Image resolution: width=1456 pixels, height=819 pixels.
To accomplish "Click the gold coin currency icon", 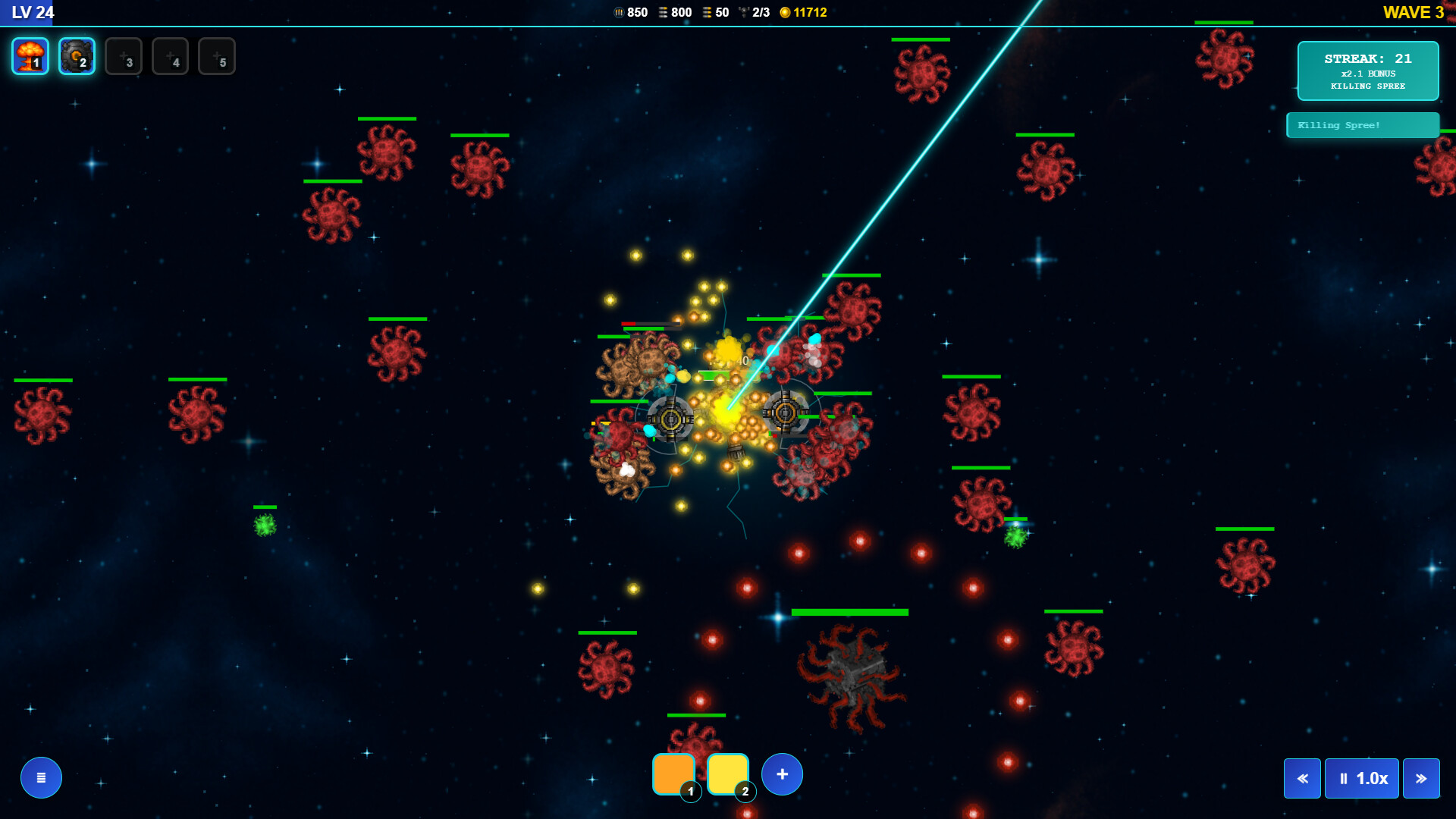I will 785,12.
